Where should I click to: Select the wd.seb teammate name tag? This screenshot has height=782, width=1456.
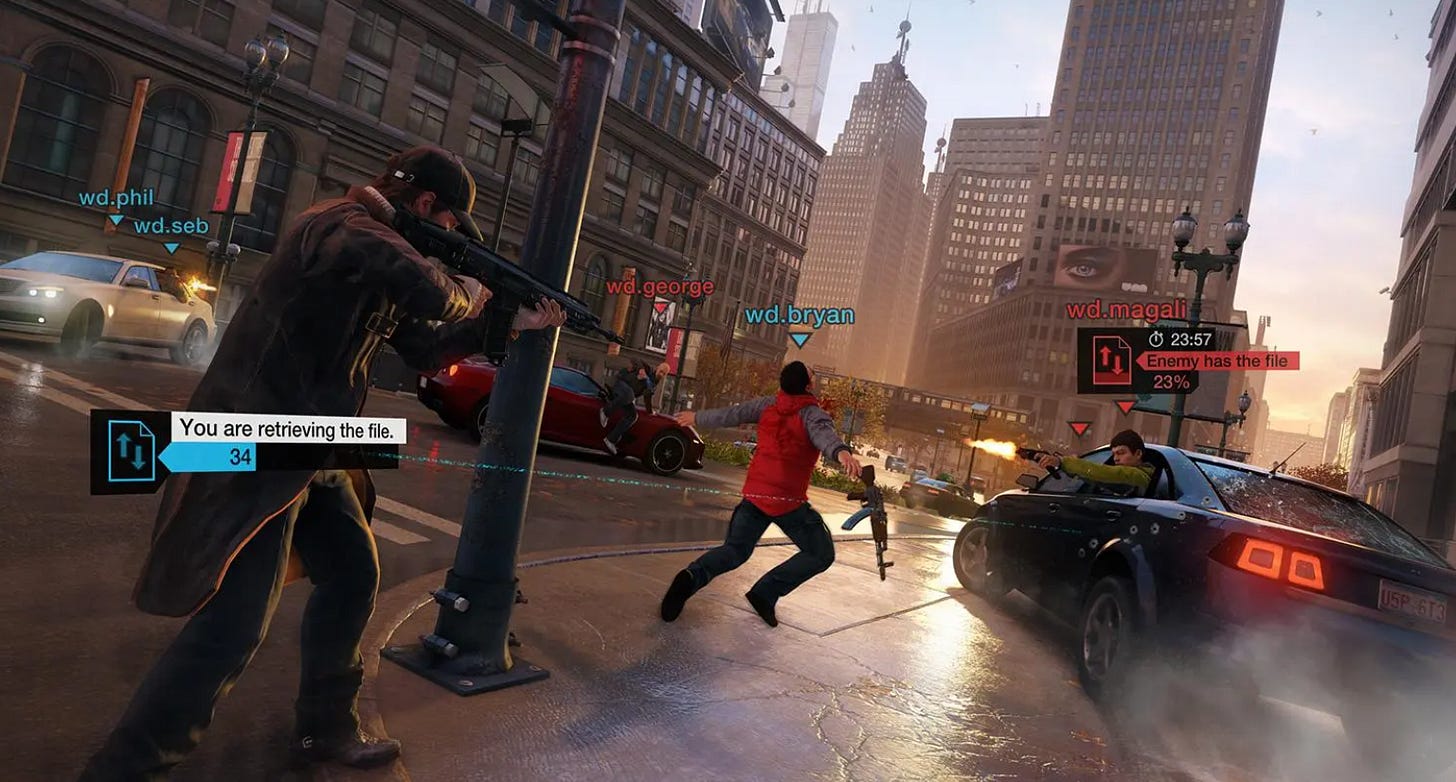172,226
